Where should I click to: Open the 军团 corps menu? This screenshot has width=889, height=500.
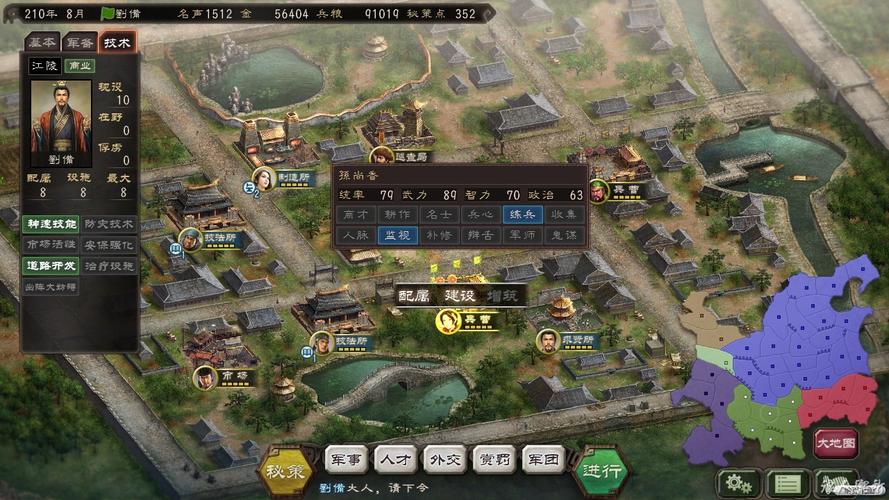543,460
